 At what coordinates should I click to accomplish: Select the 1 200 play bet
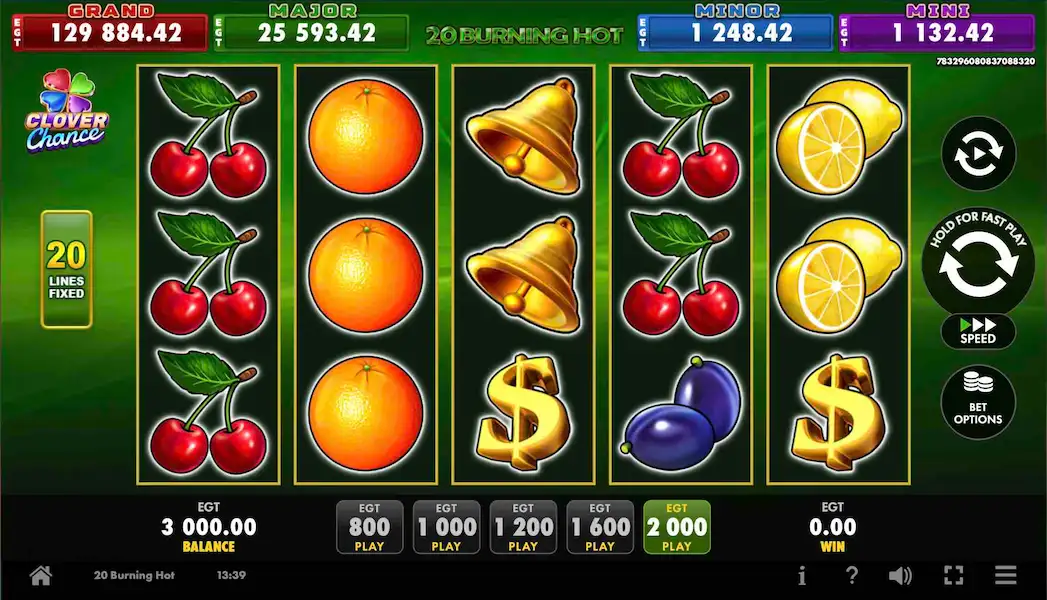(523, 527)
